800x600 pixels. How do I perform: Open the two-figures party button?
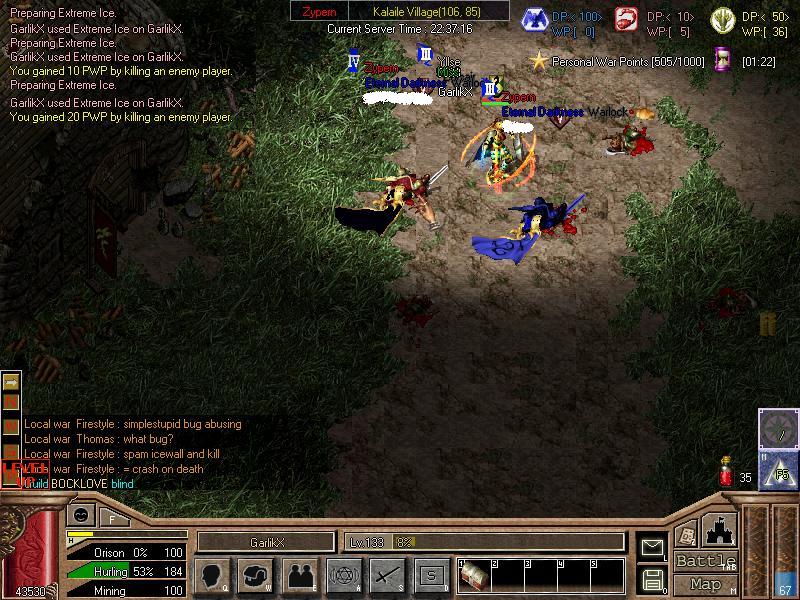pos(299,575)
